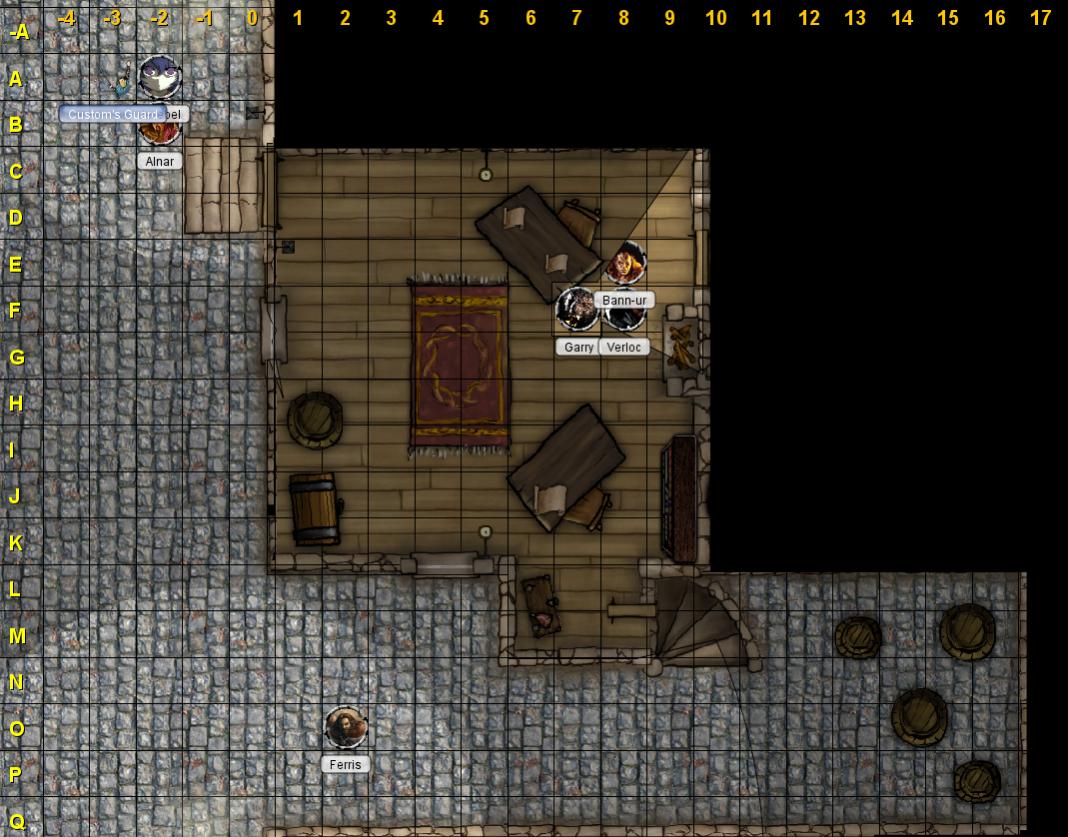Select the Alnar token
The height and width of the screenshot is (837, 1068).
(x=158, y=133)
